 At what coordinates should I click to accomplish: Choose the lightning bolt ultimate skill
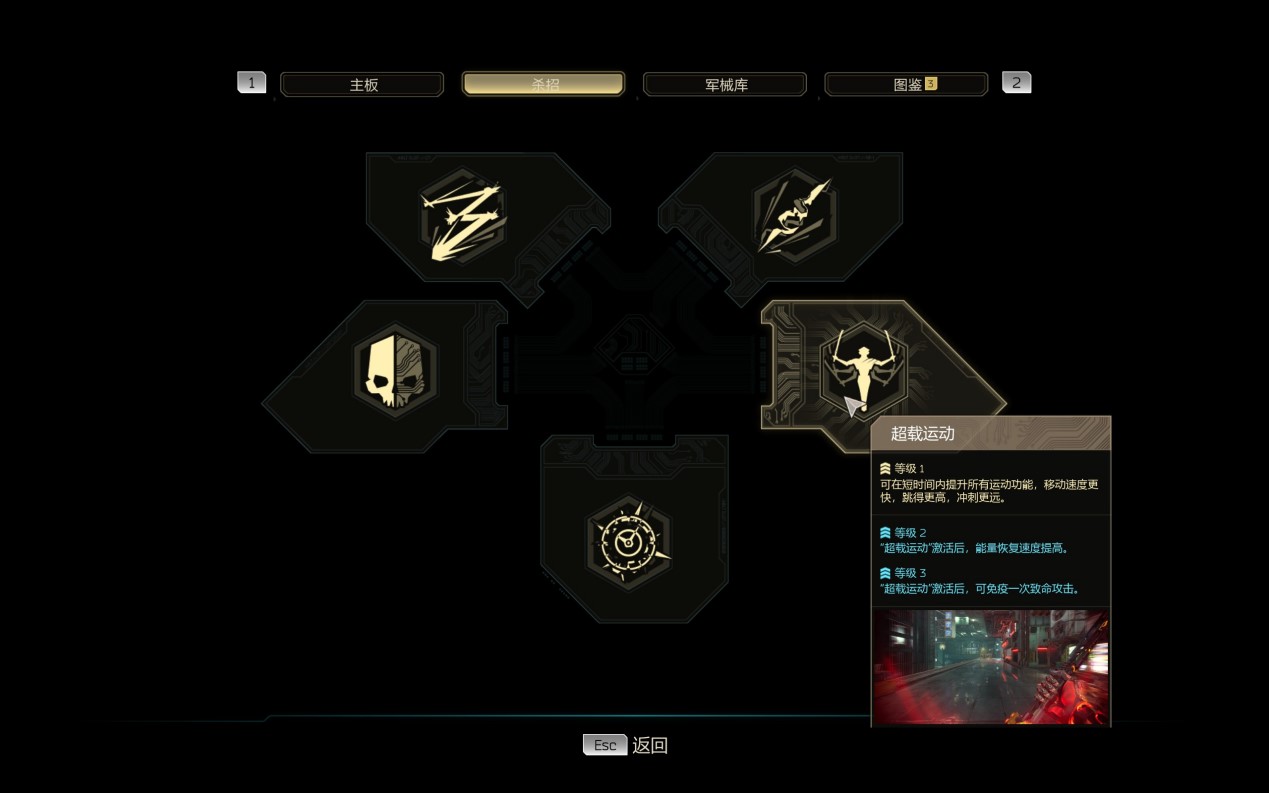(x=461, y=220)
